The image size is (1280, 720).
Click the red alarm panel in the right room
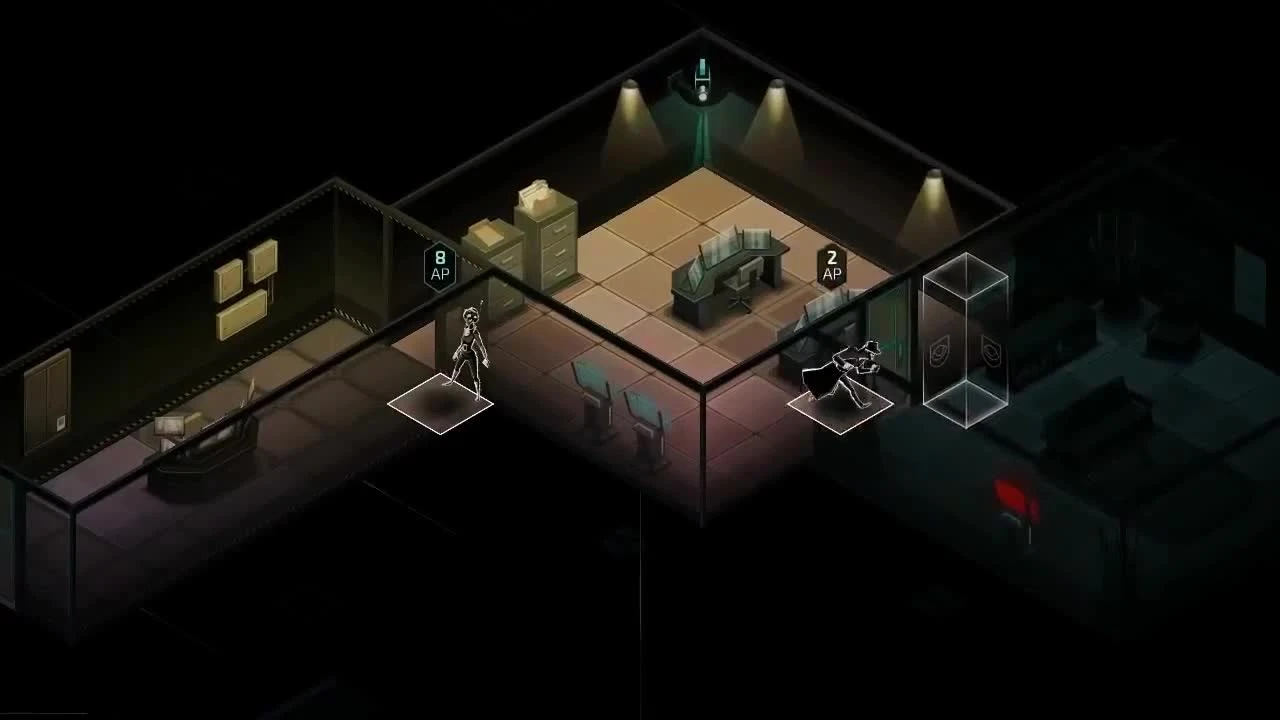pos(1013,496)
